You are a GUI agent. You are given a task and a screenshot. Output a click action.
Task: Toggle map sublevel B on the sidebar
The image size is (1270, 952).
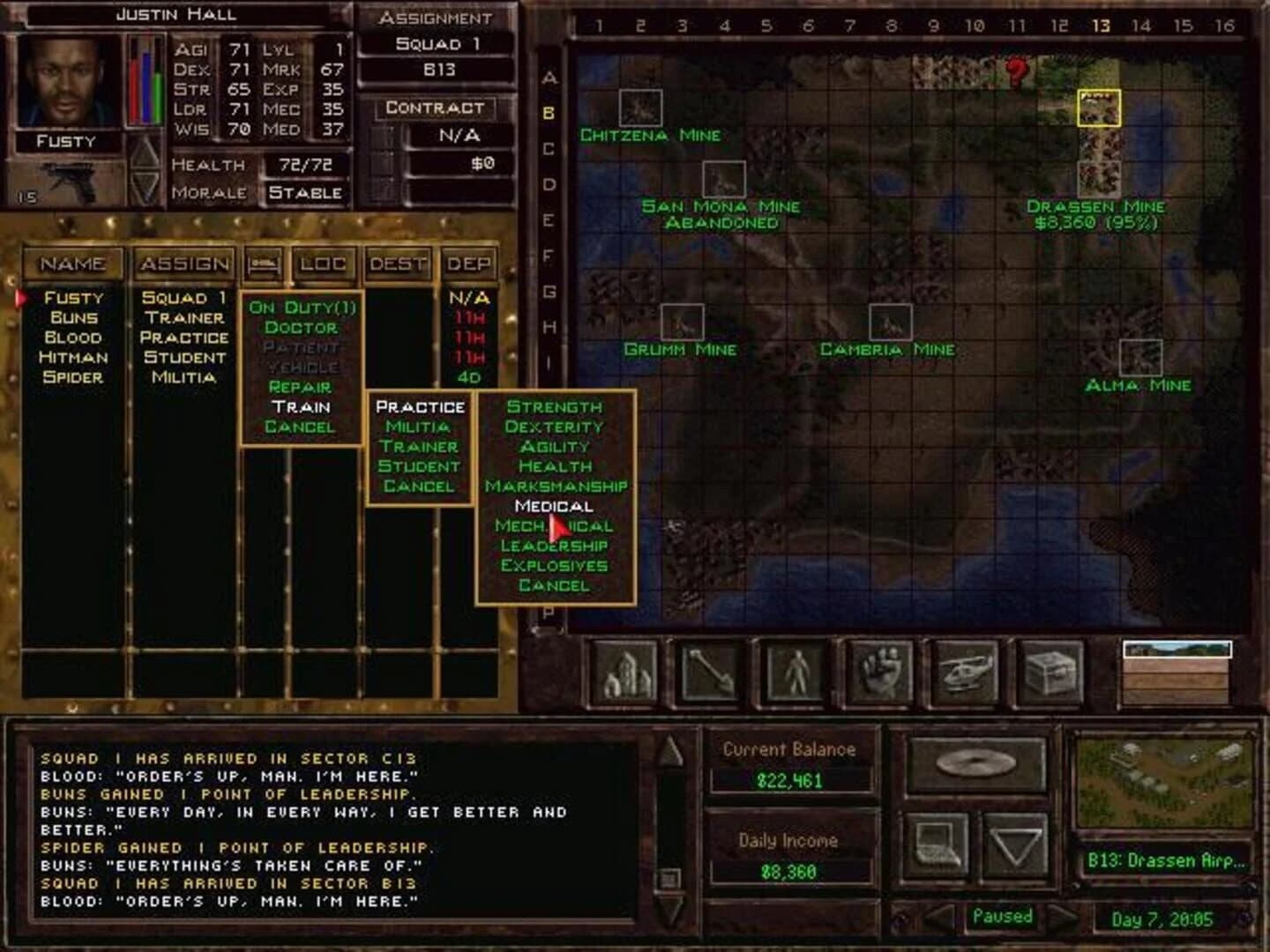(549, 113)
